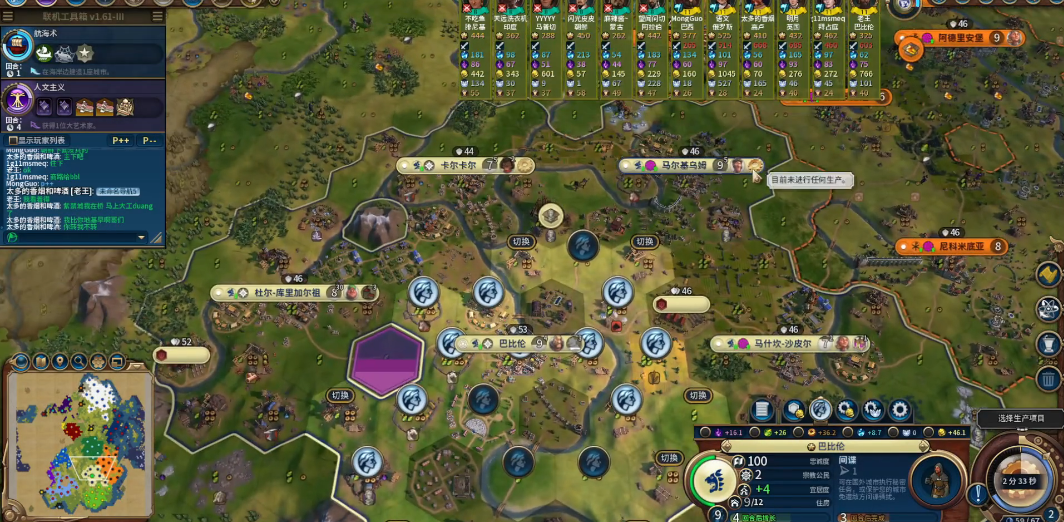Open the minimap search magnifier tool
This screenshot has height=522, width=1064.
tap(81, 361)
